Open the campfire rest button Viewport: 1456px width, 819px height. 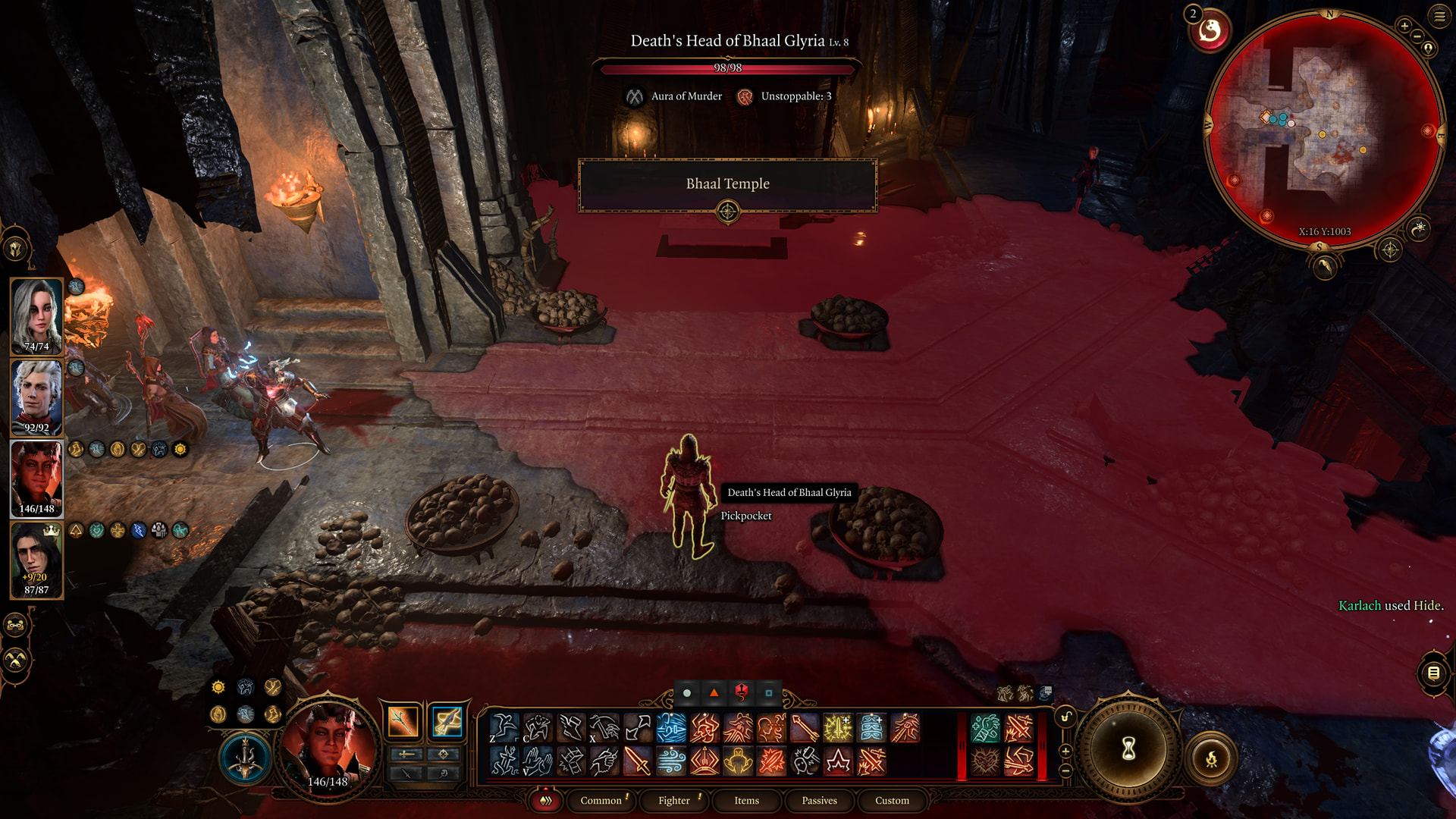pyautogui.click(x=1211, y=758)
